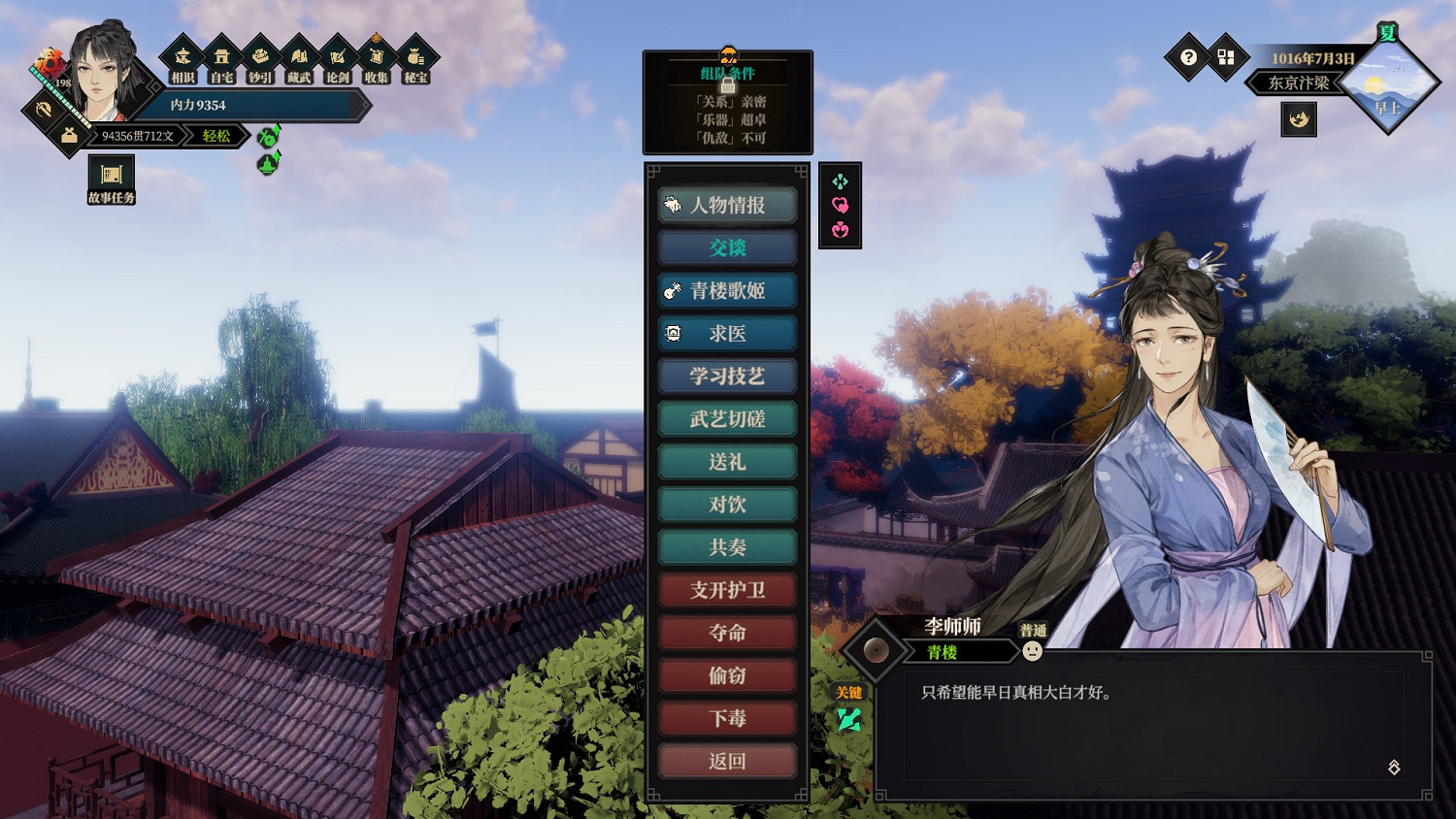1456x819 pixels.
Task: Click the smiley mood icon beside 普通
Action: 1031,650
